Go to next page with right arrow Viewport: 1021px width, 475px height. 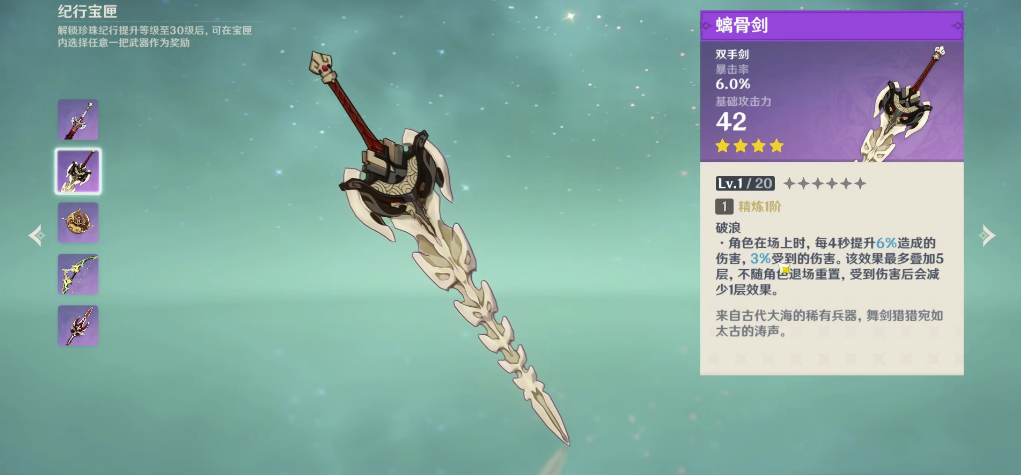[987, 235]
